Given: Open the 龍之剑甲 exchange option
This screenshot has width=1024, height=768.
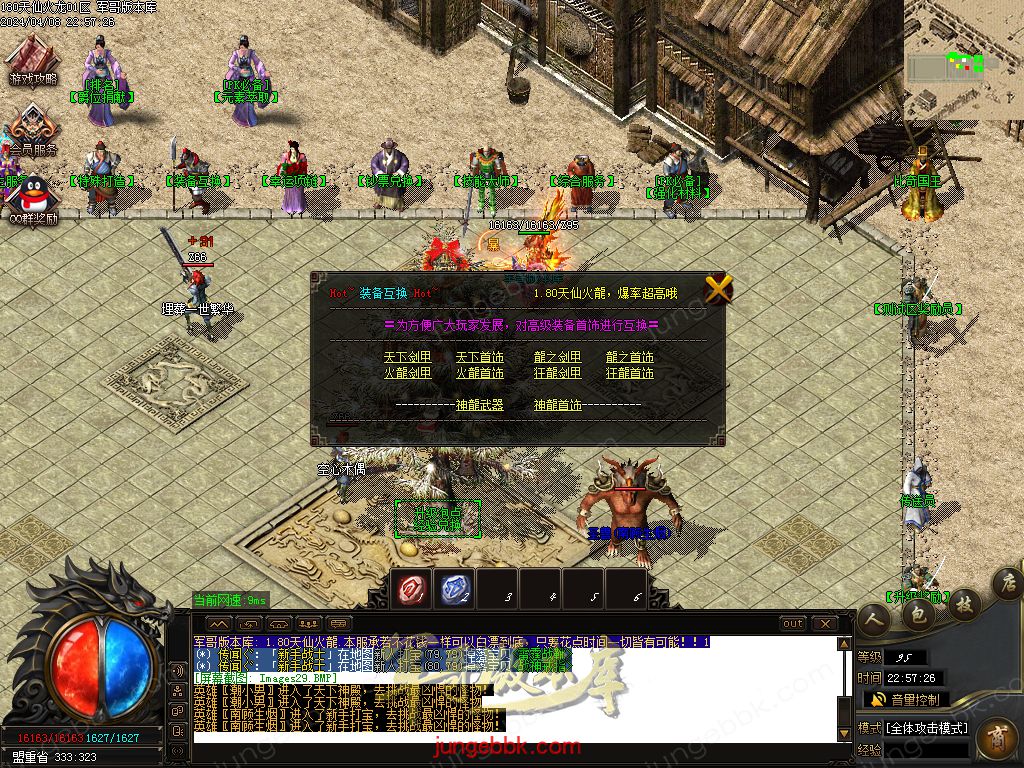Looking at the screenshot, I should [557, 357].
